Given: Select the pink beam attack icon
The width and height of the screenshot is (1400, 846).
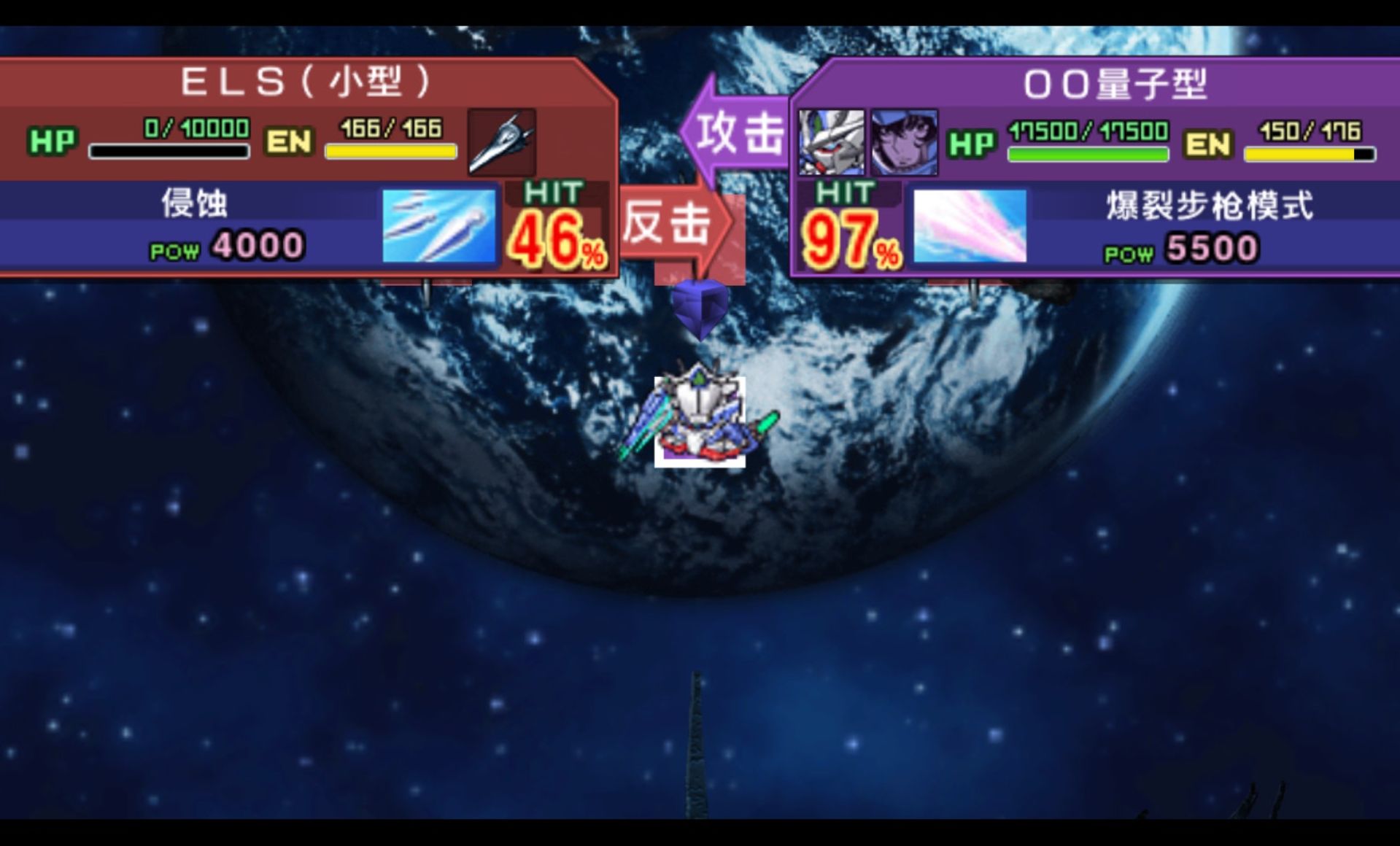Looking at the screenshot, I should (970, 228).
